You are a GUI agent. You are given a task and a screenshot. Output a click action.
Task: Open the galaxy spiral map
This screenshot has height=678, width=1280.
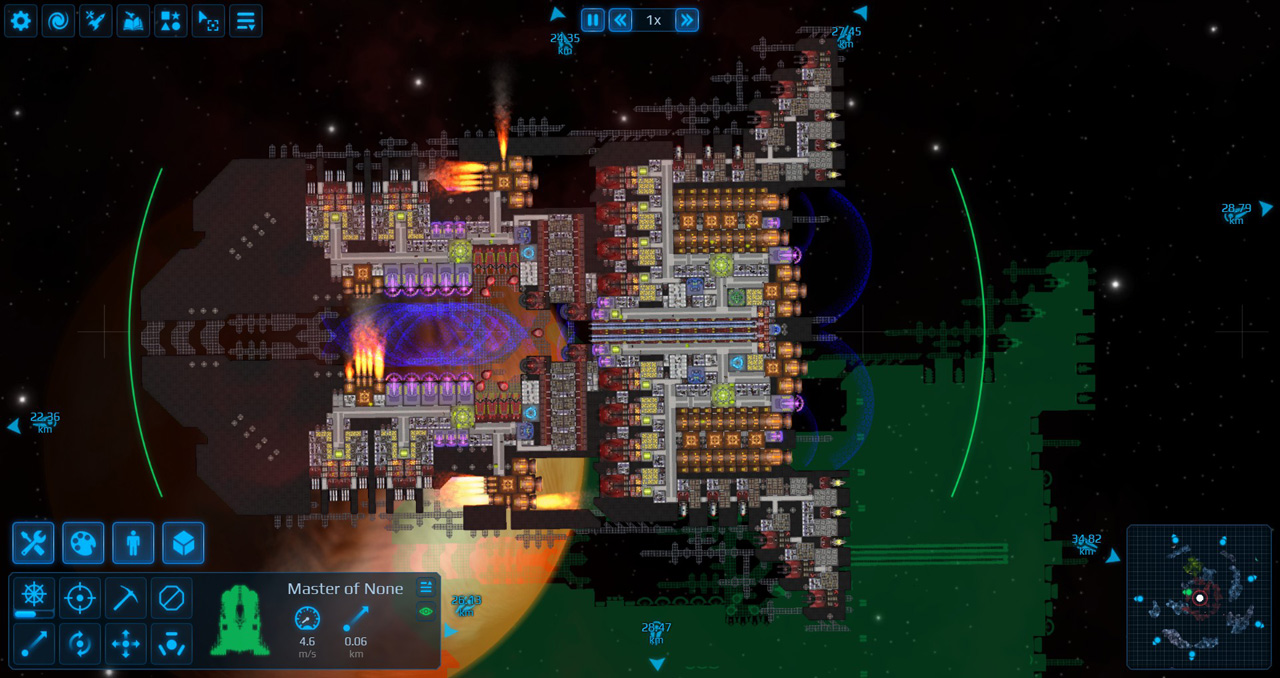click(58, 20)
